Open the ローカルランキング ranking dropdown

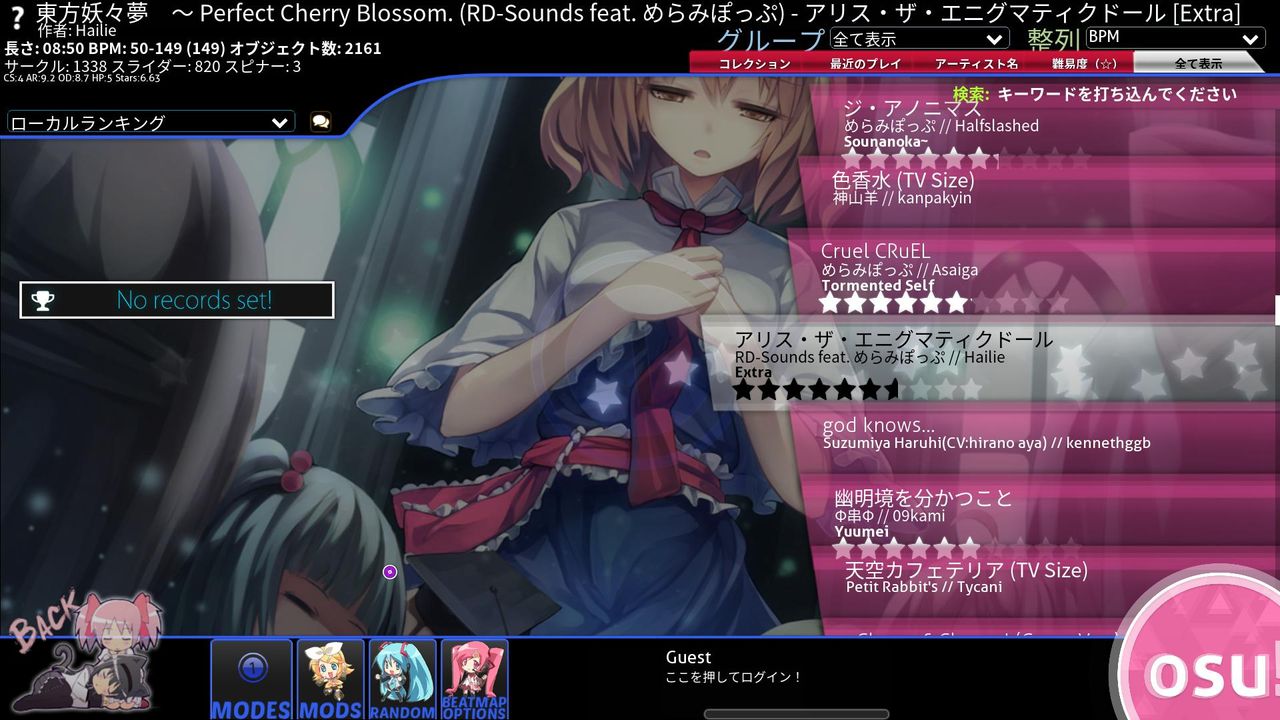[148, 121]
